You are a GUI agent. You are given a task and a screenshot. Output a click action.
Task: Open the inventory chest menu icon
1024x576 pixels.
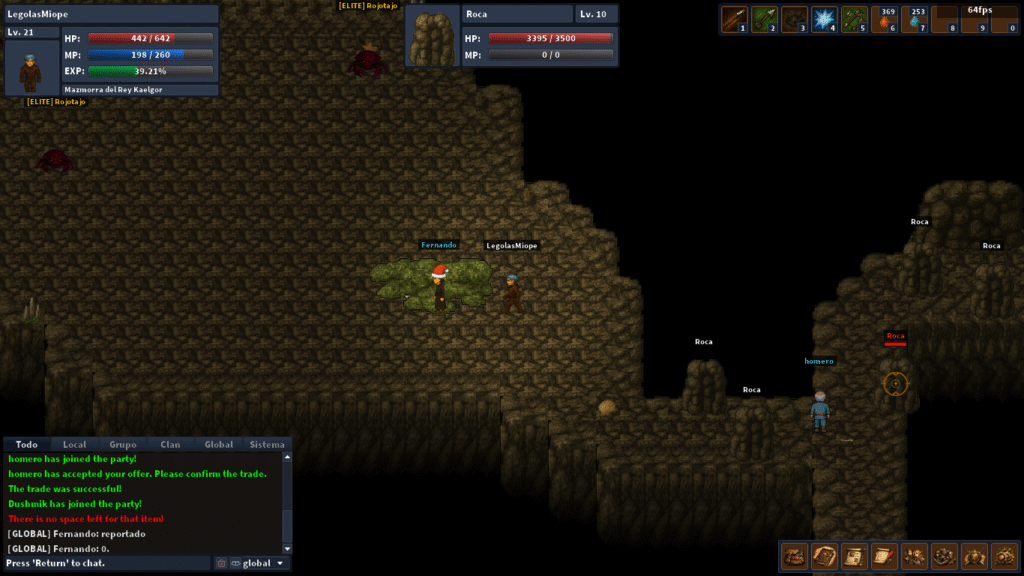click(x=795, y=555)
